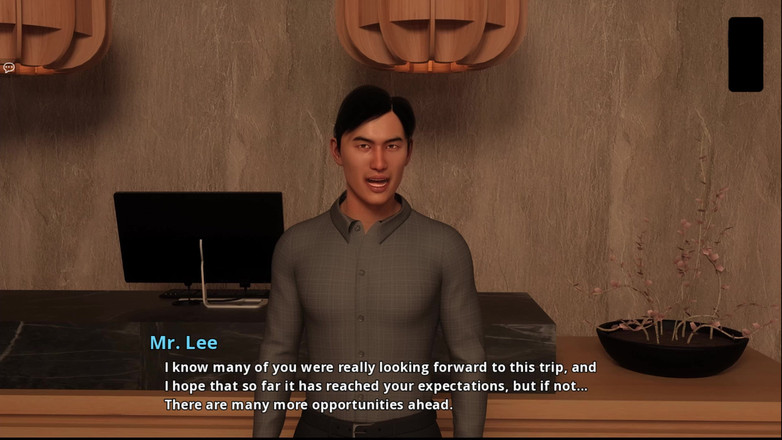782x440 pixels.
Task: Click the speech bubble icon
Action: [9, 68]
